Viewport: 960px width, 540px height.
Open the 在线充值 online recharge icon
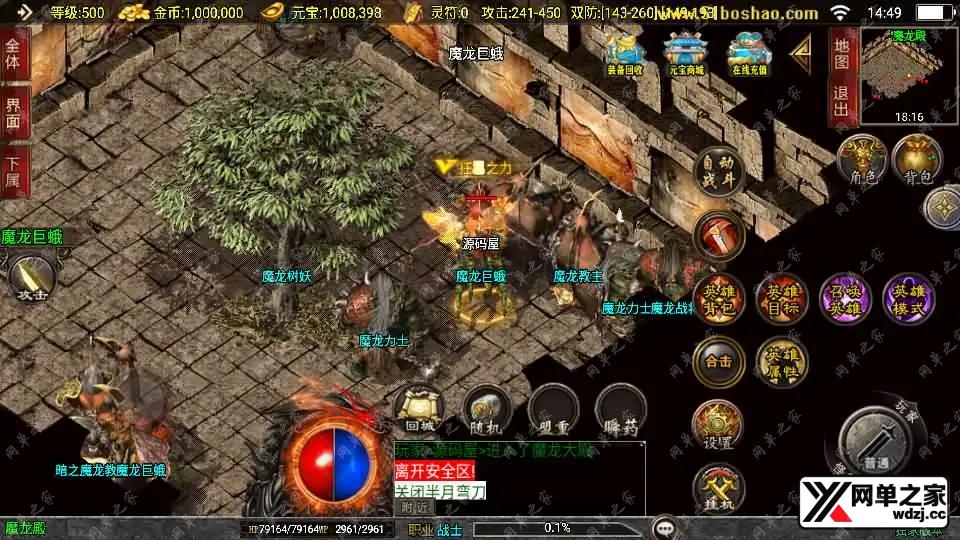point(747,52)
